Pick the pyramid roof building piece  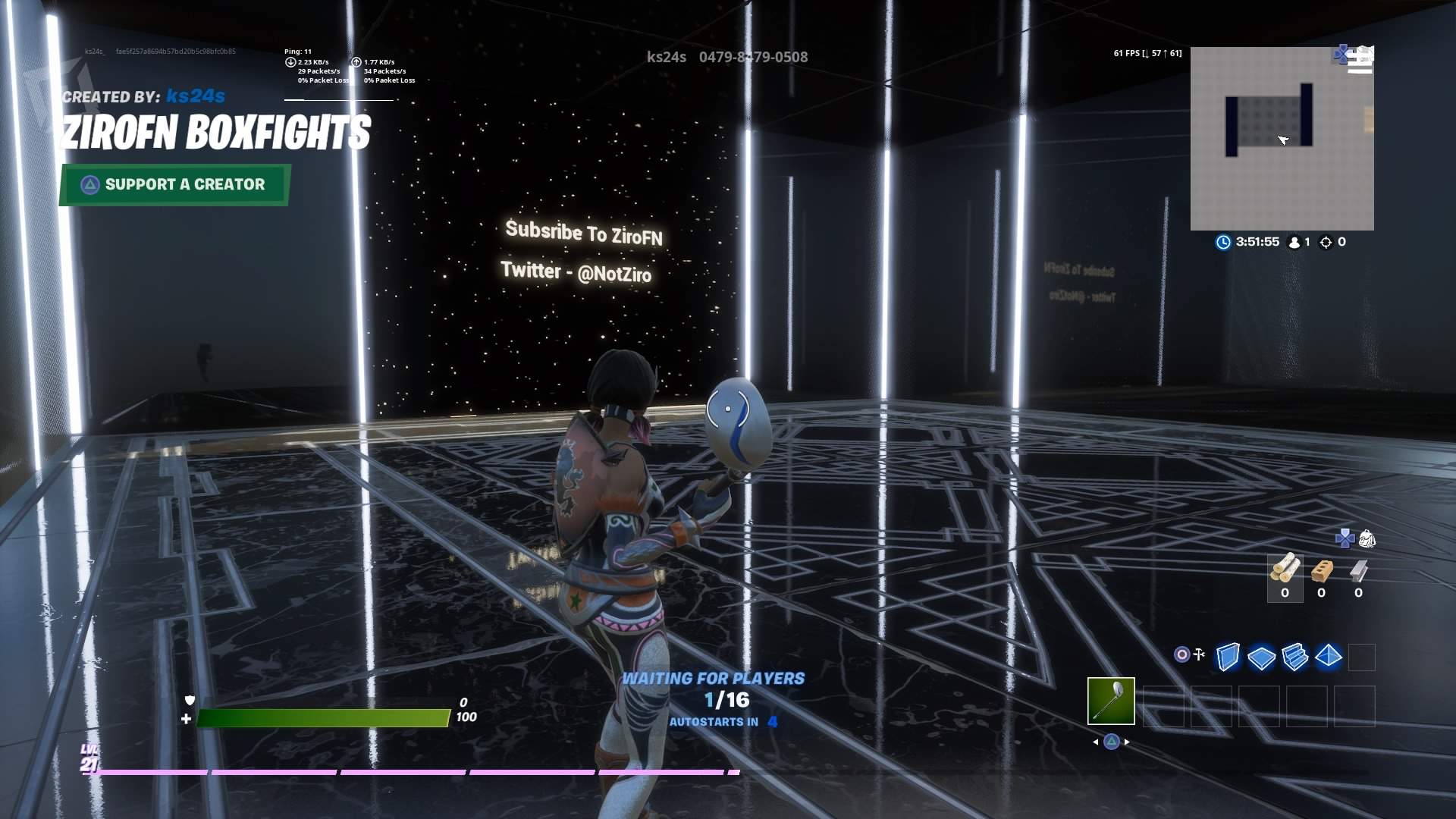point(1329,657)
